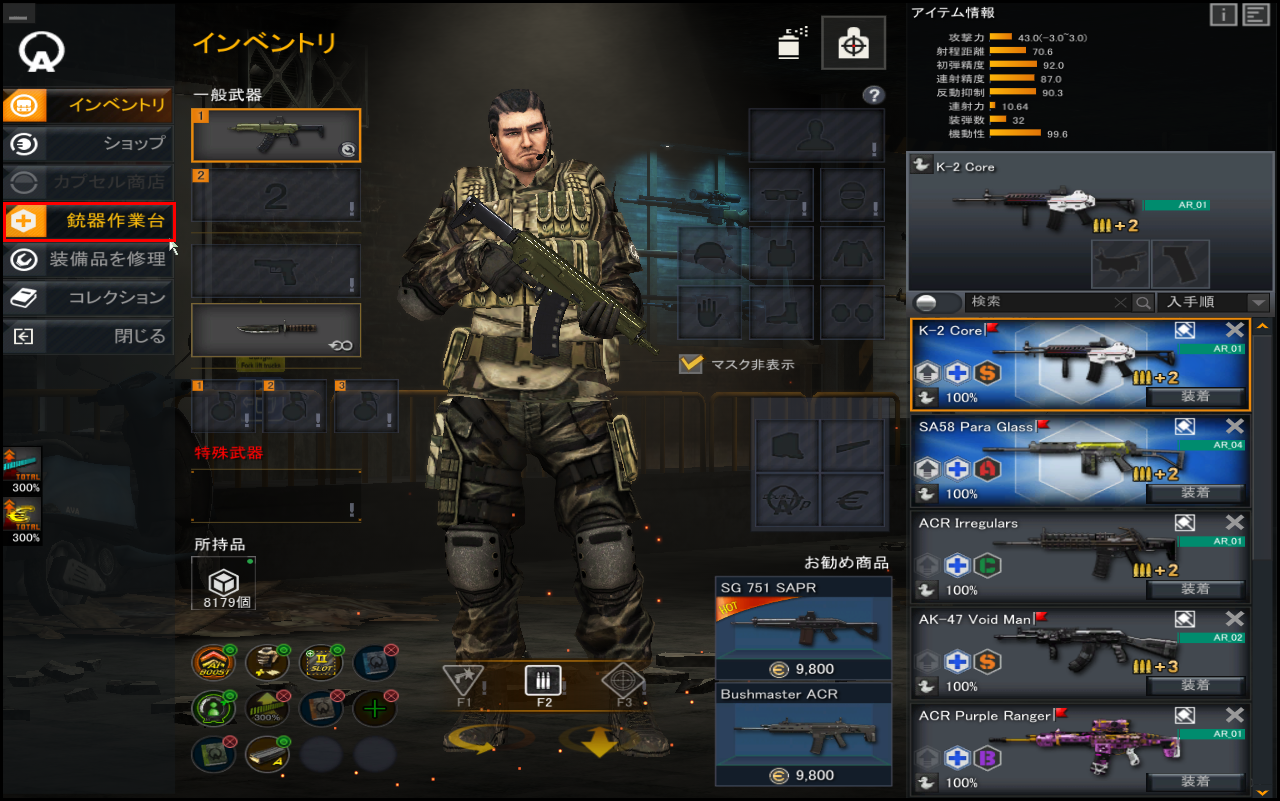Screen dimensions: 1280x801
Task: Close the inventory with 閉じる
Action: pyautogui.click(x=88, y=336)
